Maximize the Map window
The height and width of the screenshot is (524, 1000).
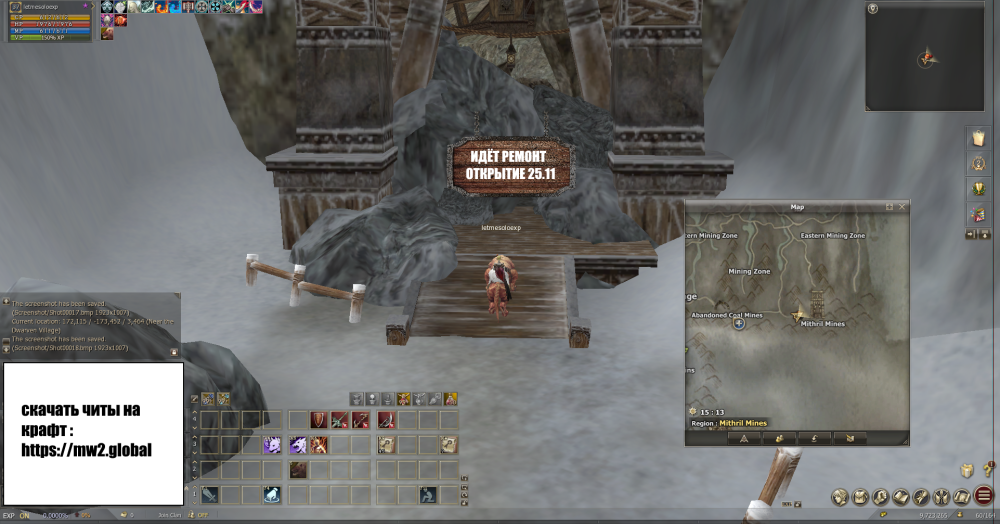click(890, 207)
